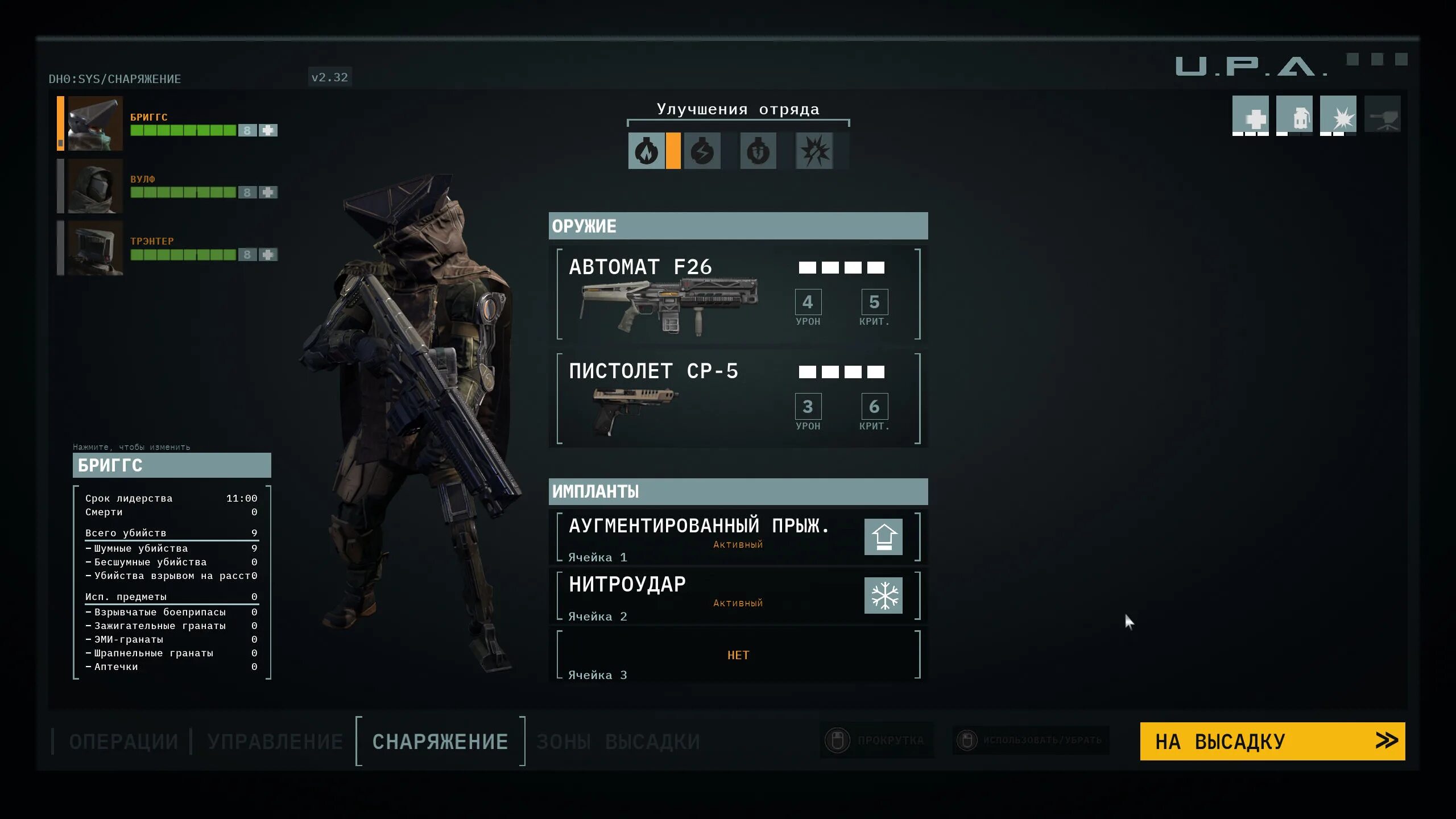Open the Пистолет CP-5 weapon slot
The width and height of the screenshot is (1456, 819).
coord(738,399)
